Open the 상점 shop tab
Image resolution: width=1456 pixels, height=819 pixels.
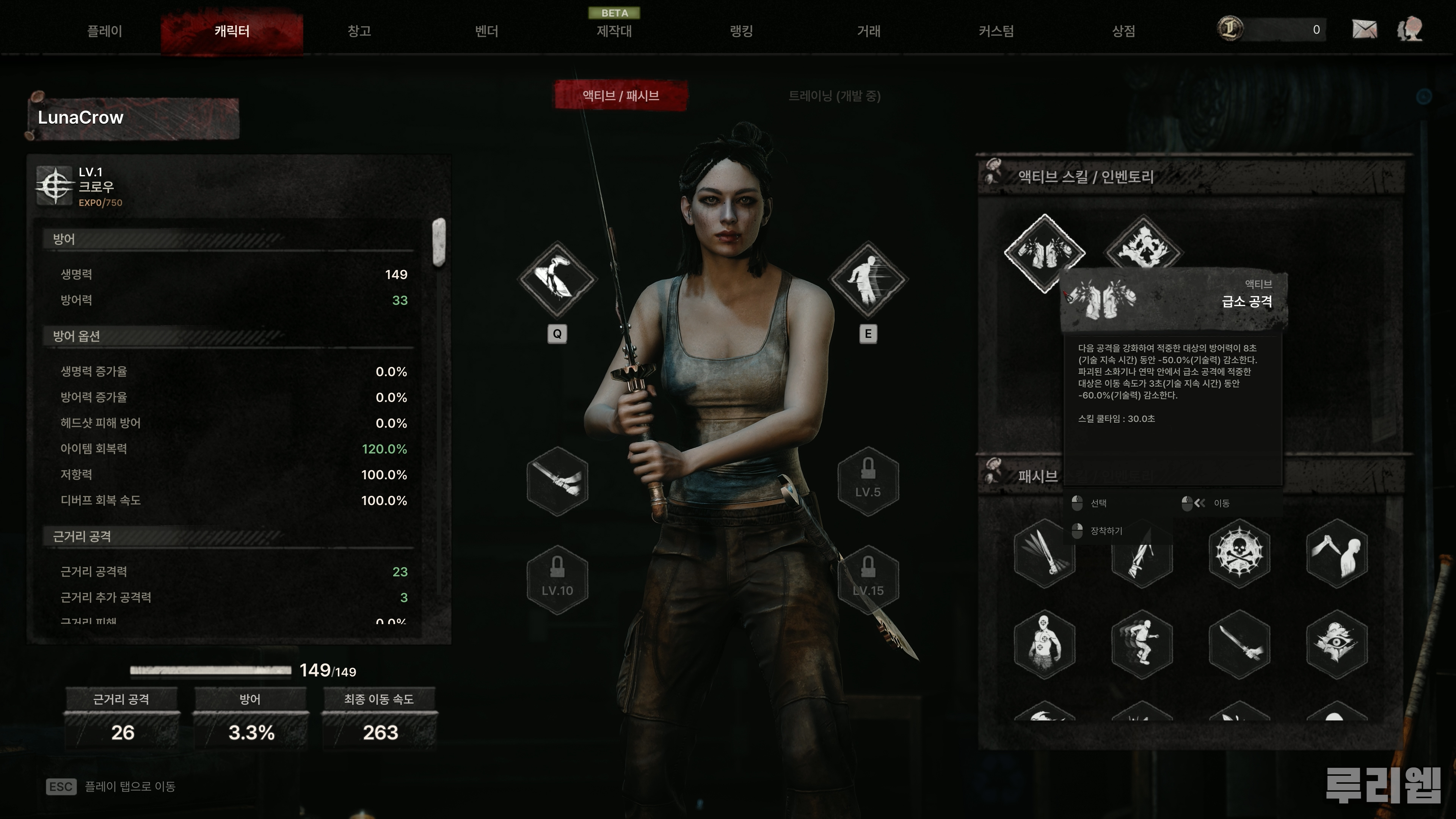pos(1123,31)
